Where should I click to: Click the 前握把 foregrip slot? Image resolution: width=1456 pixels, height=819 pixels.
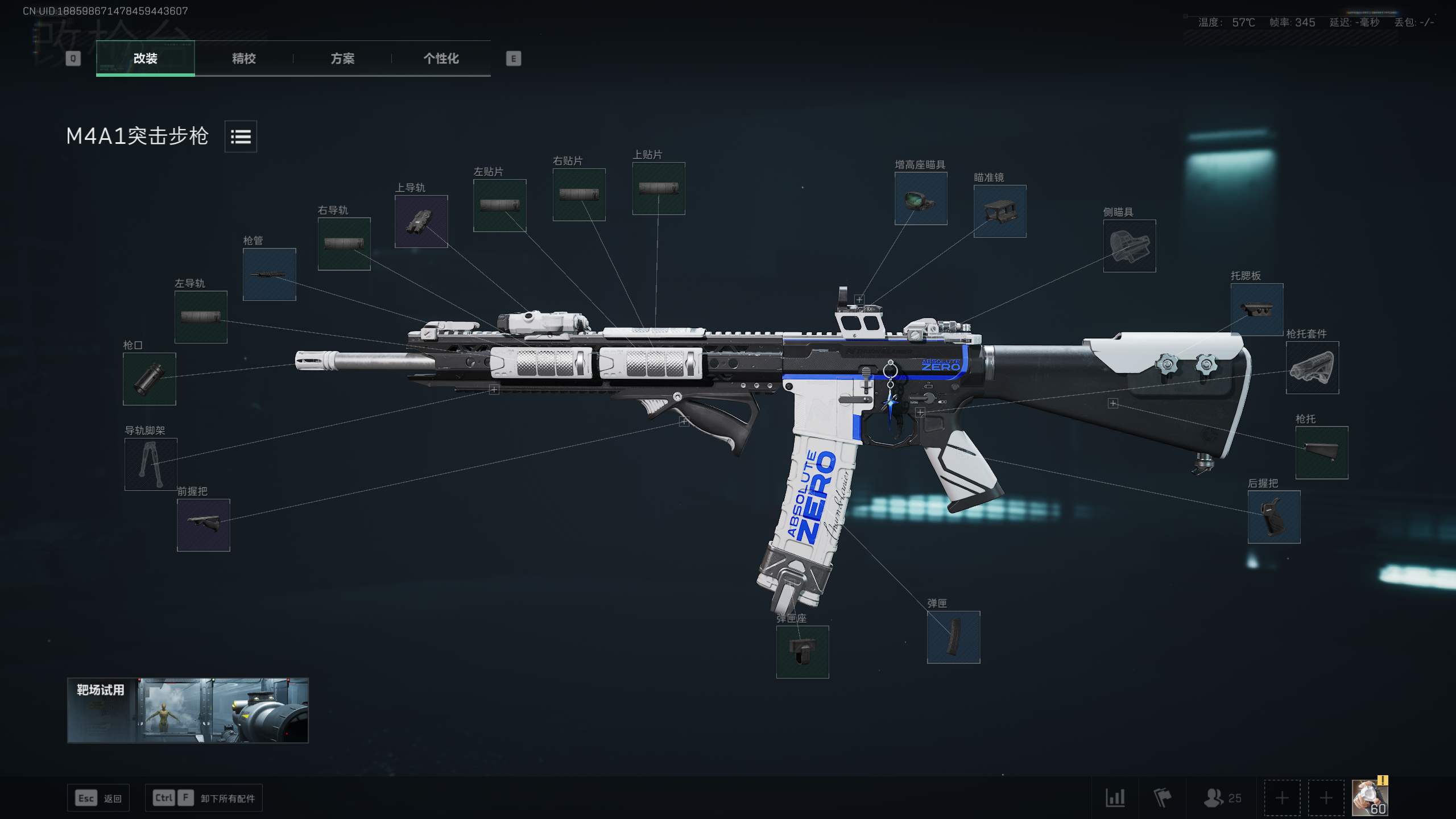(202, 525)
